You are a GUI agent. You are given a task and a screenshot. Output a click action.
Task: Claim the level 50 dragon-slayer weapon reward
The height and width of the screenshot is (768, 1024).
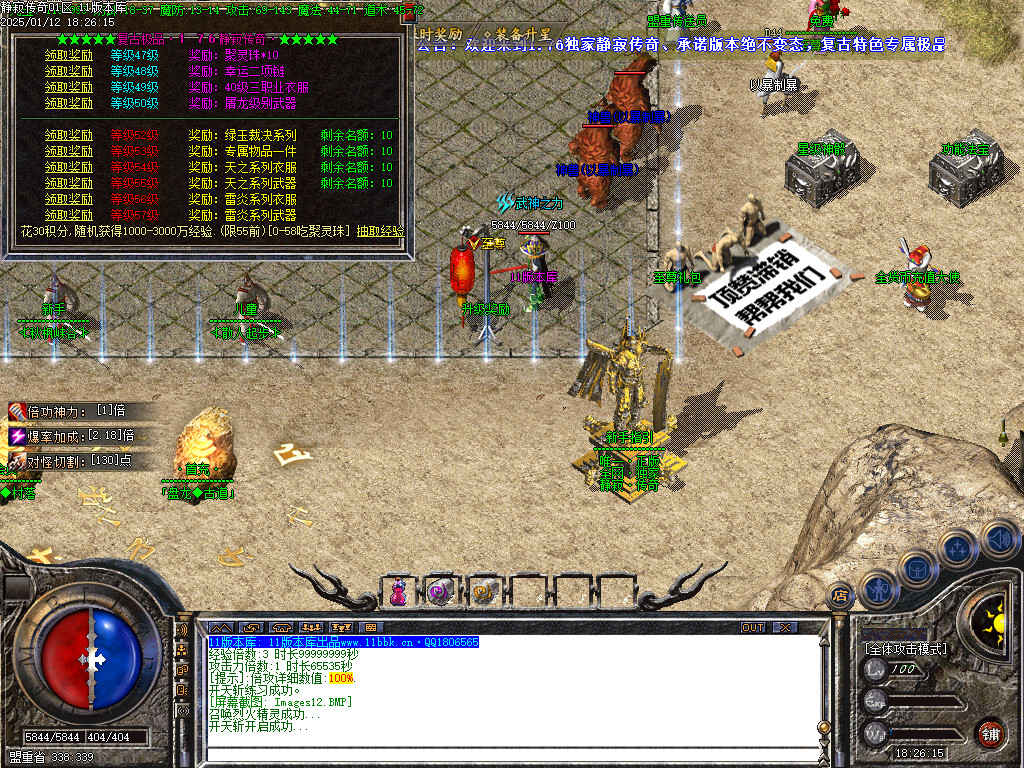[69, 104]
